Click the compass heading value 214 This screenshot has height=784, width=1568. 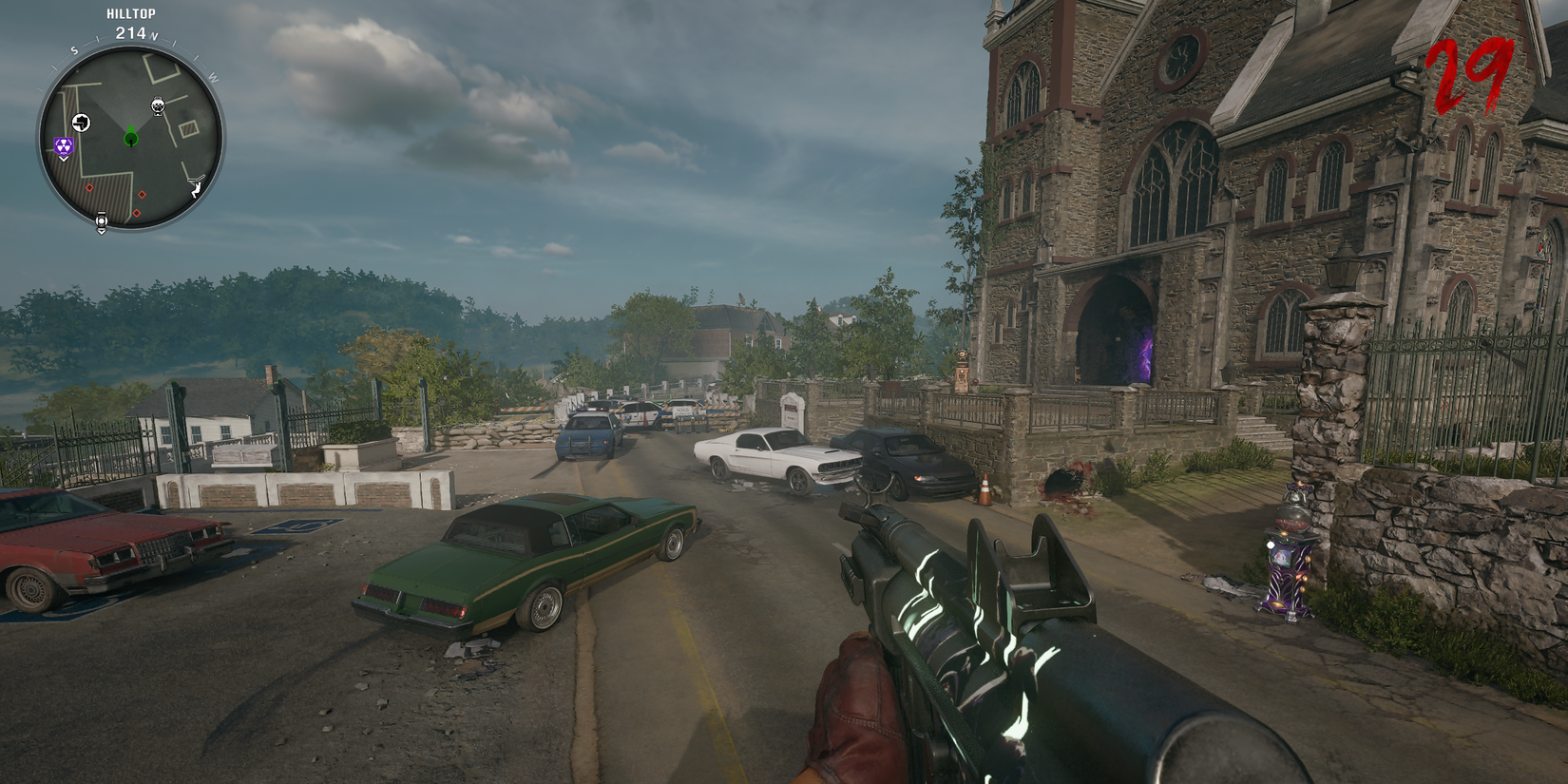(128, 33)
